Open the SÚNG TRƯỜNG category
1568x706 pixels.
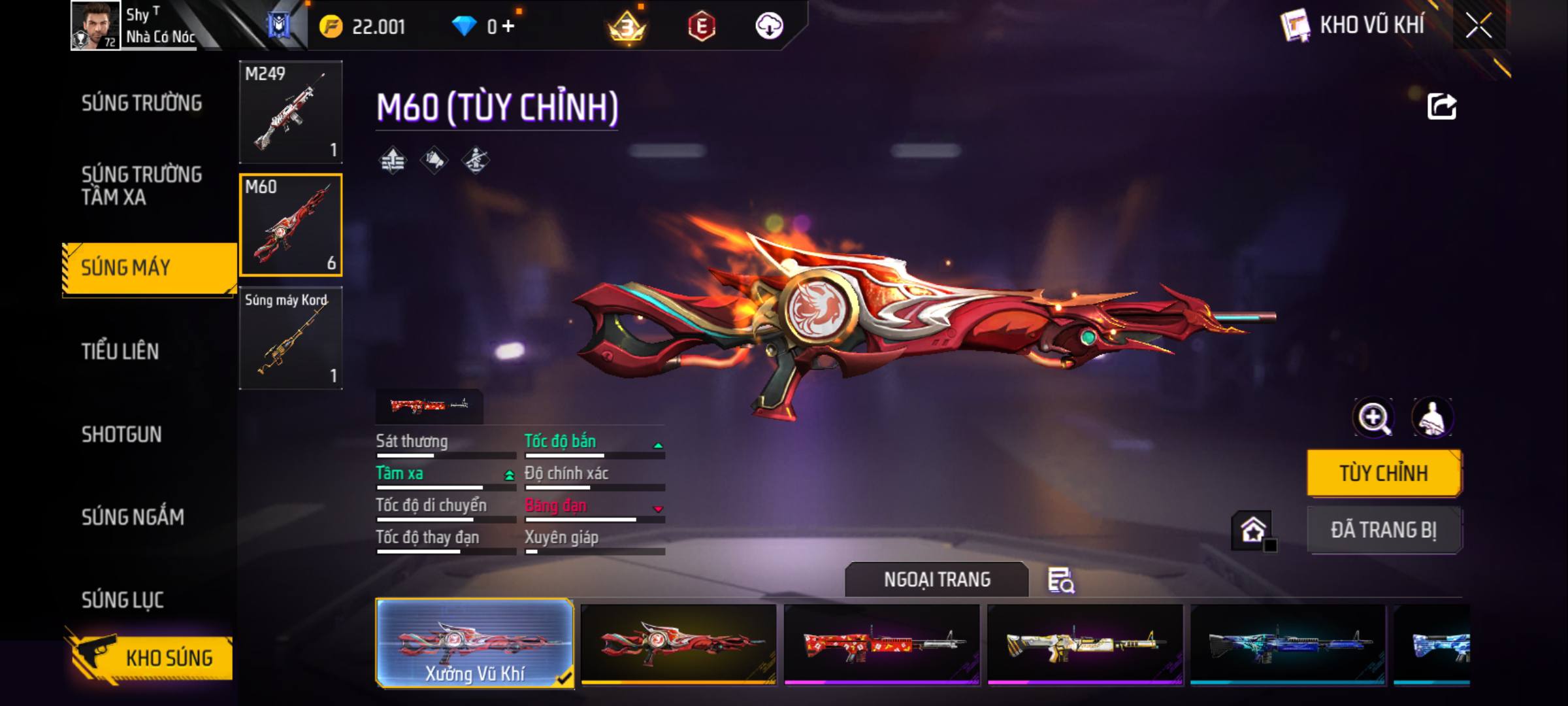tap(142, 103)
